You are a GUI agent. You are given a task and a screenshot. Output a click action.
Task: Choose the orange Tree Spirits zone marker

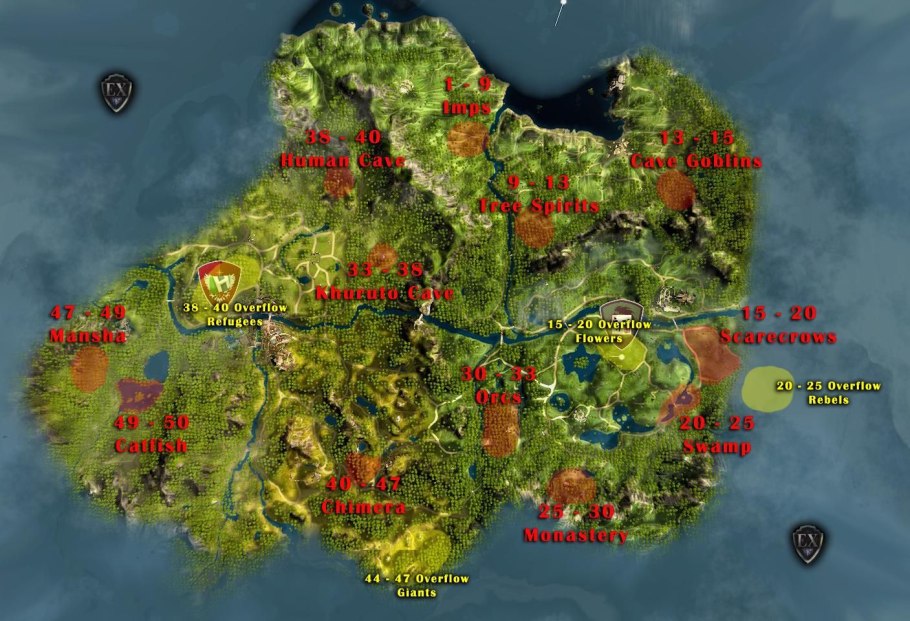pyautogui.click(x=534, y=229)
